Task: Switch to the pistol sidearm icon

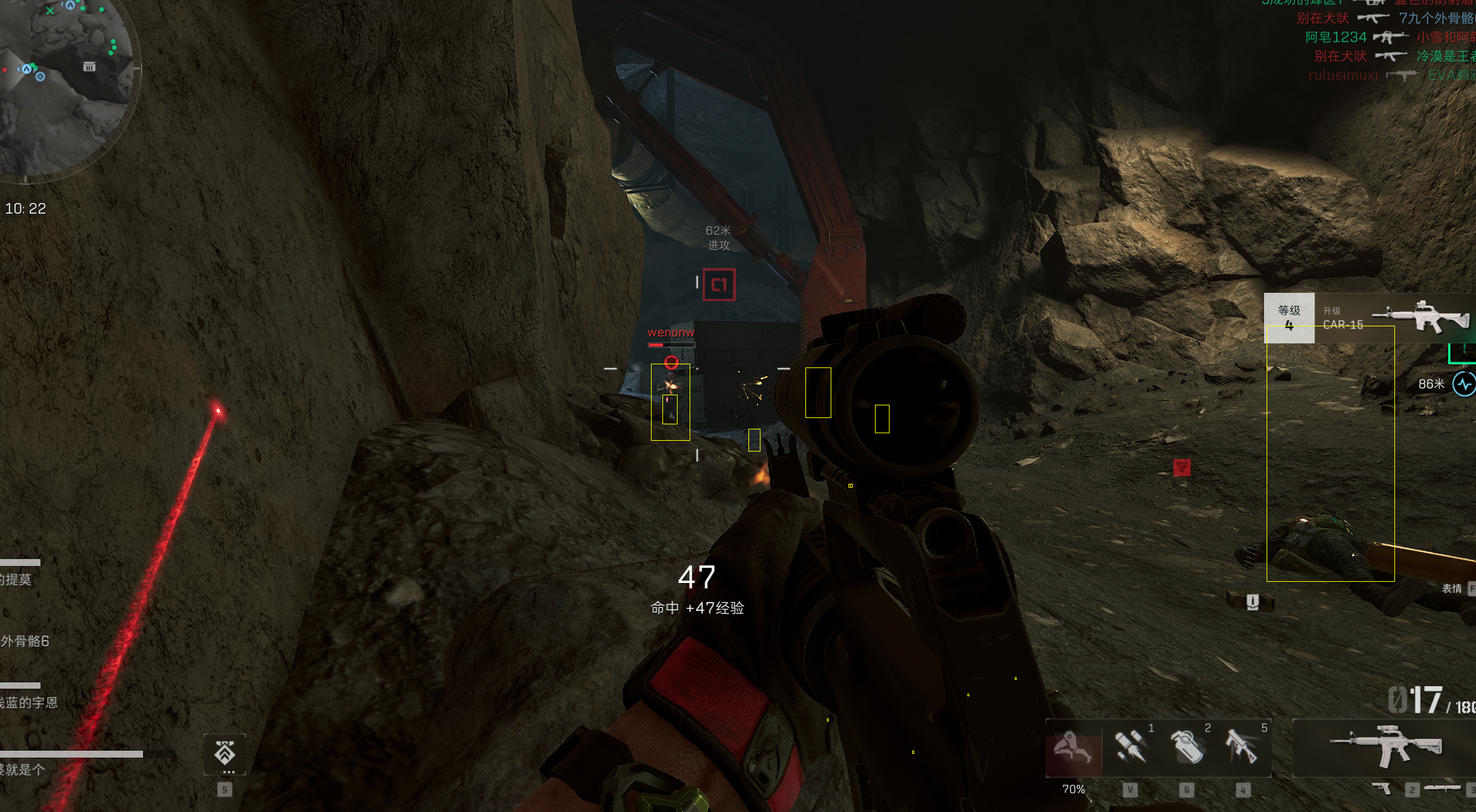Action: click(1382, 788)
